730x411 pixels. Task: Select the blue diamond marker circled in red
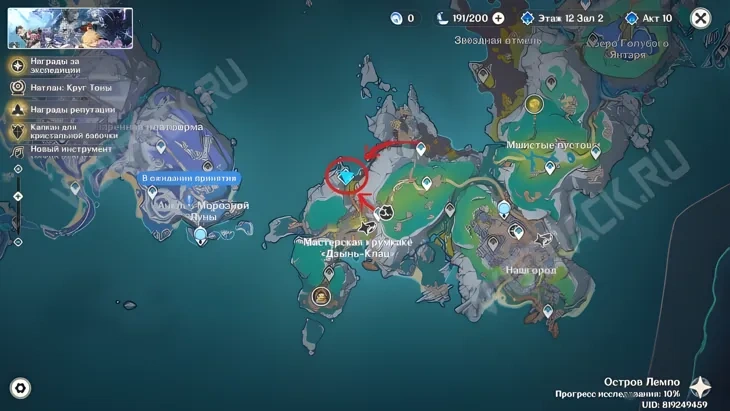[347, 177]
